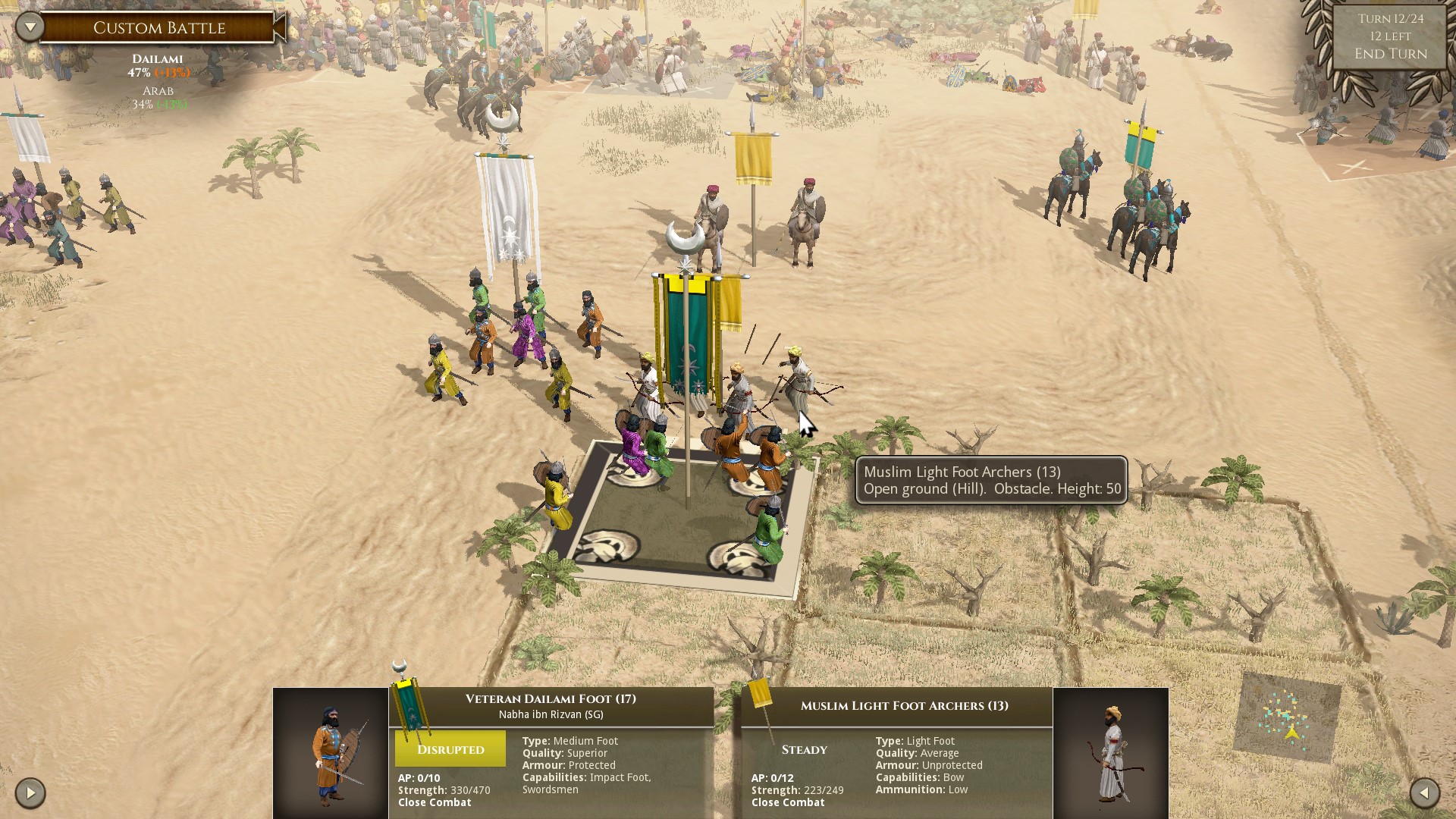Click the End Turn button
1456x819 pixels.
point(1390,54)
